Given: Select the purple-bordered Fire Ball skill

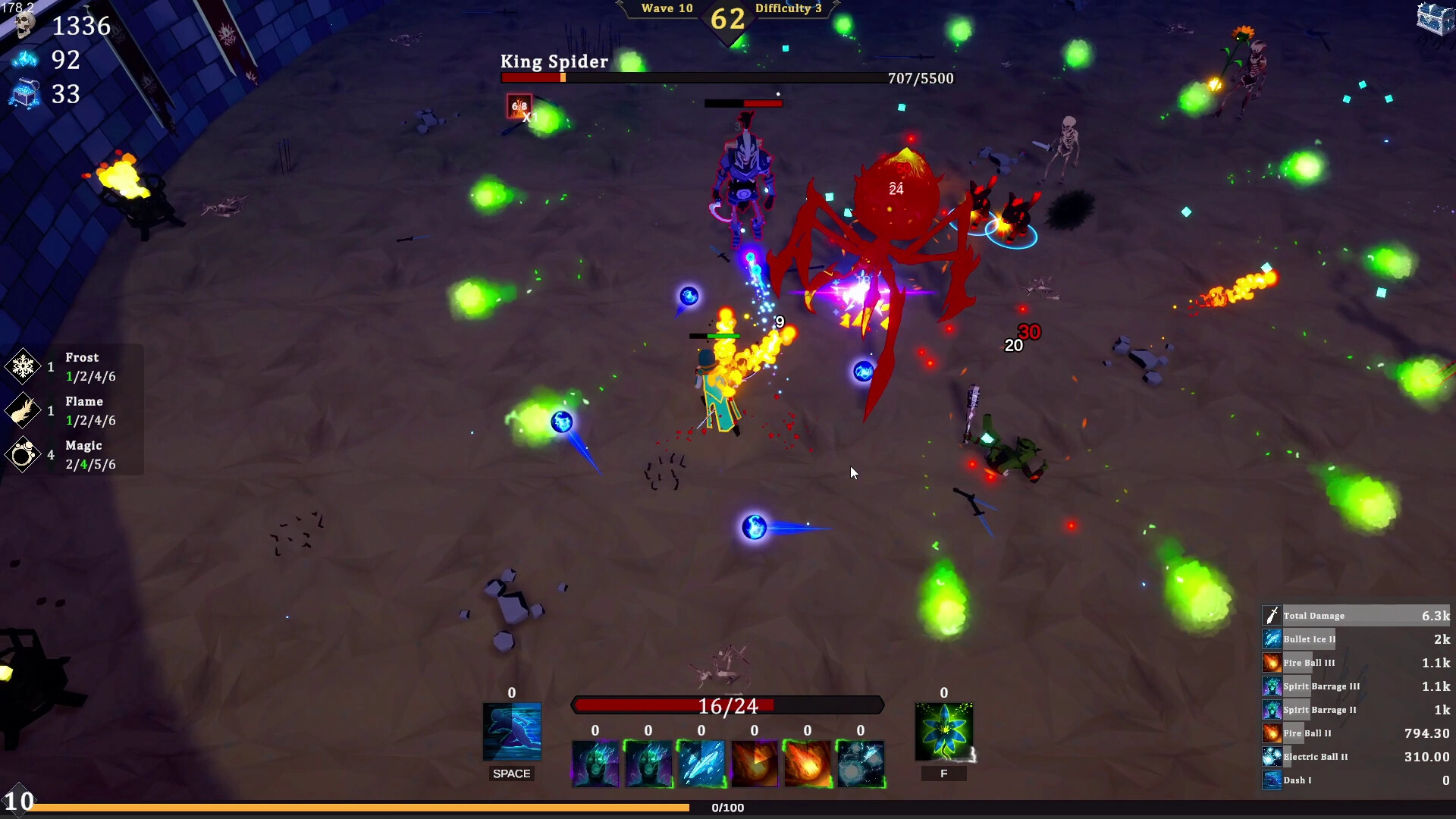Looking at the screenshot, I should click(x=755, y=764).
